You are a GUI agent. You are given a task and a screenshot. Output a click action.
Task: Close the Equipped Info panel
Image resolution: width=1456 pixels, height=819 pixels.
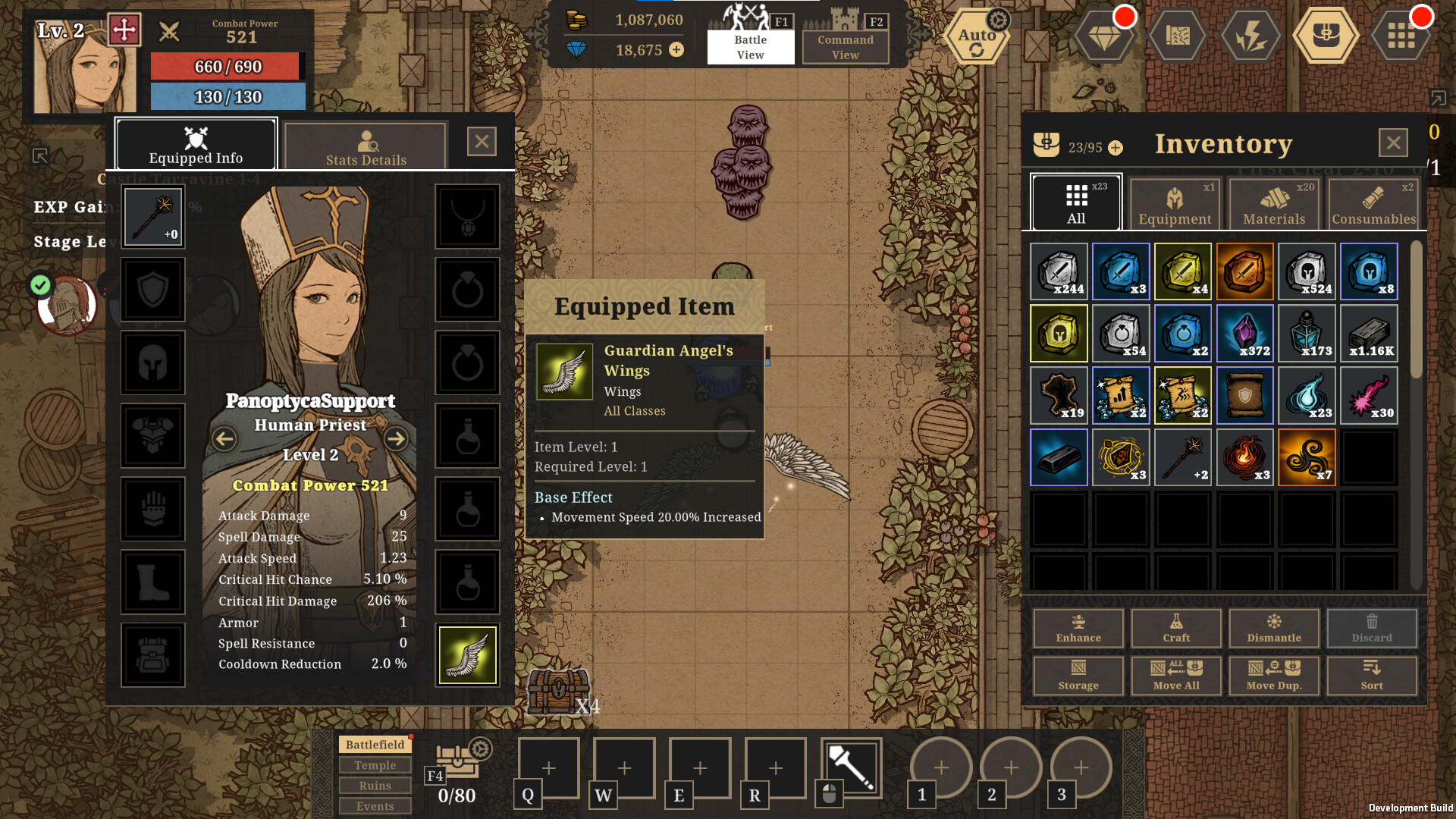tap(482, 142)
